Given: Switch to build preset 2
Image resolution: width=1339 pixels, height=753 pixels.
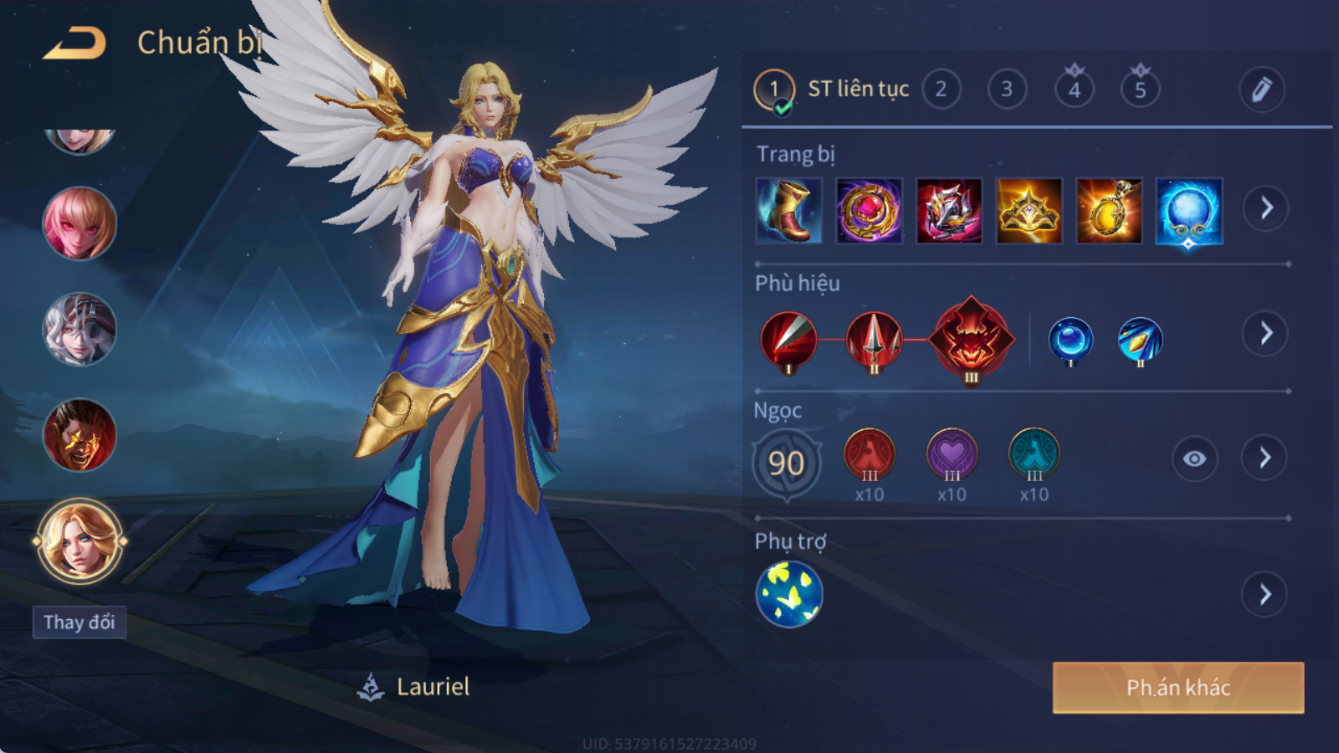Looking at the screenshot, I should pyautogui.click(x=940, y=89).
